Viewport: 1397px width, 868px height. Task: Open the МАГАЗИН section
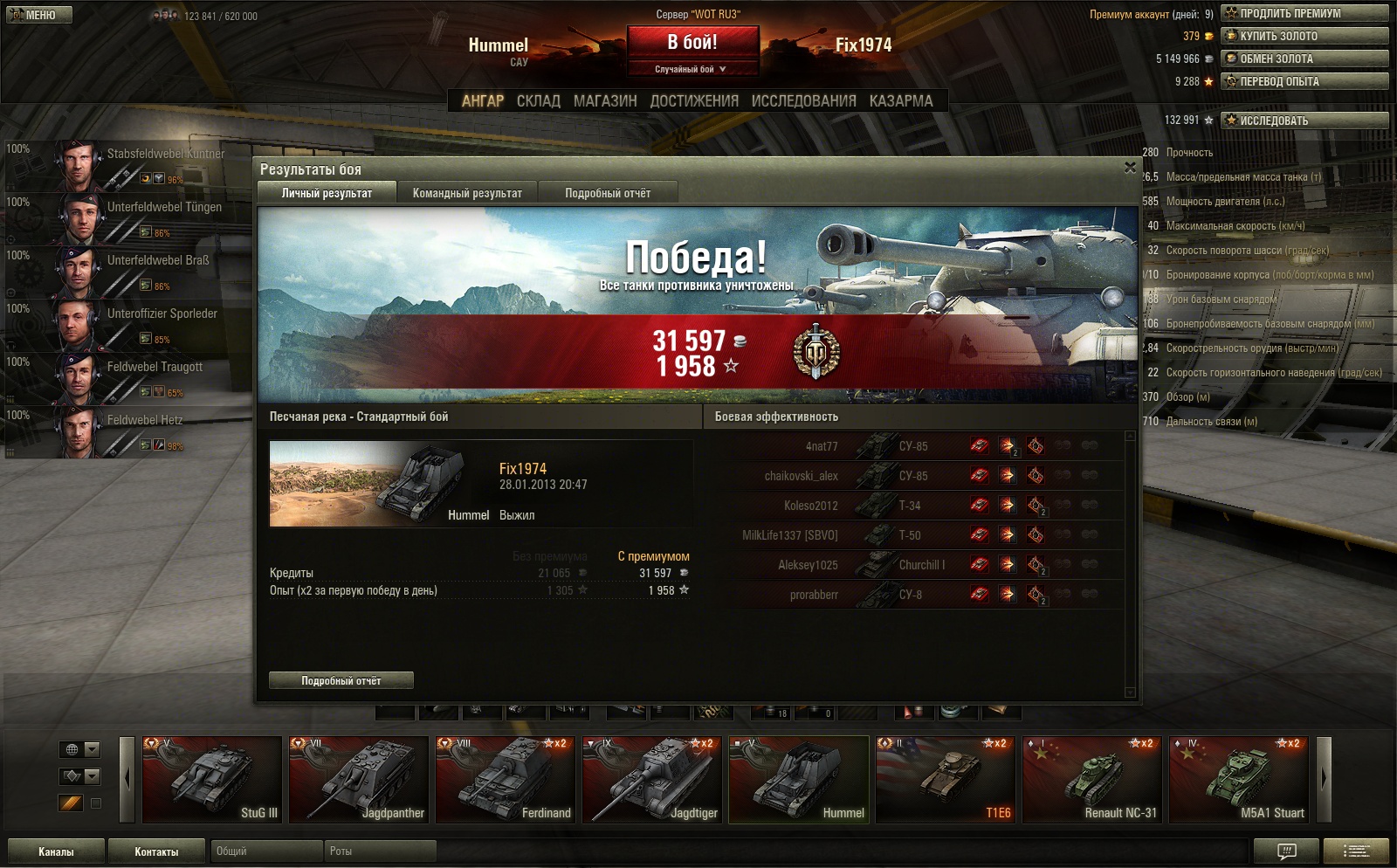605,100
